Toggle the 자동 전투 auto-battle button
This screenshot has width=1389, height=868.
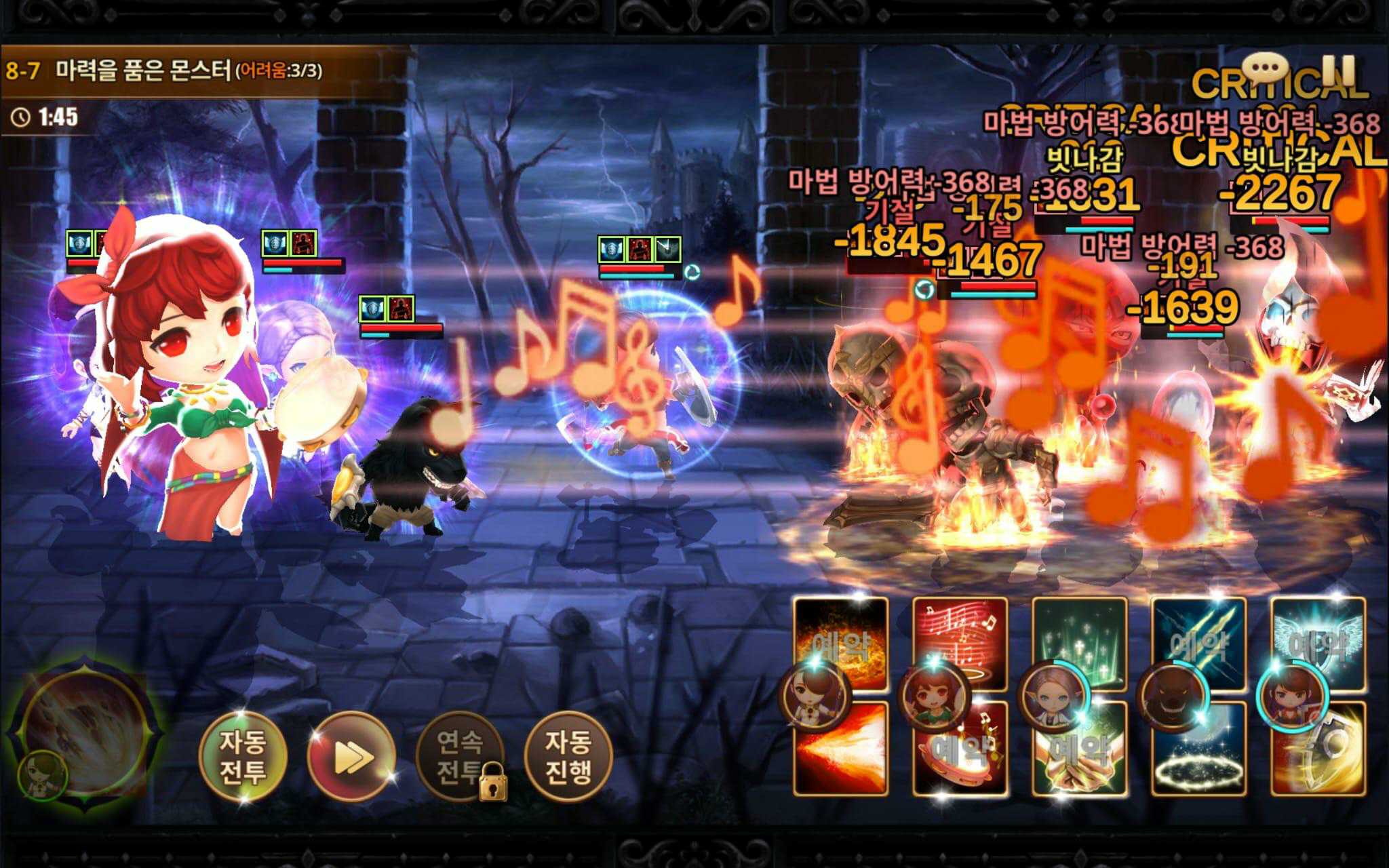pos(242,756)
